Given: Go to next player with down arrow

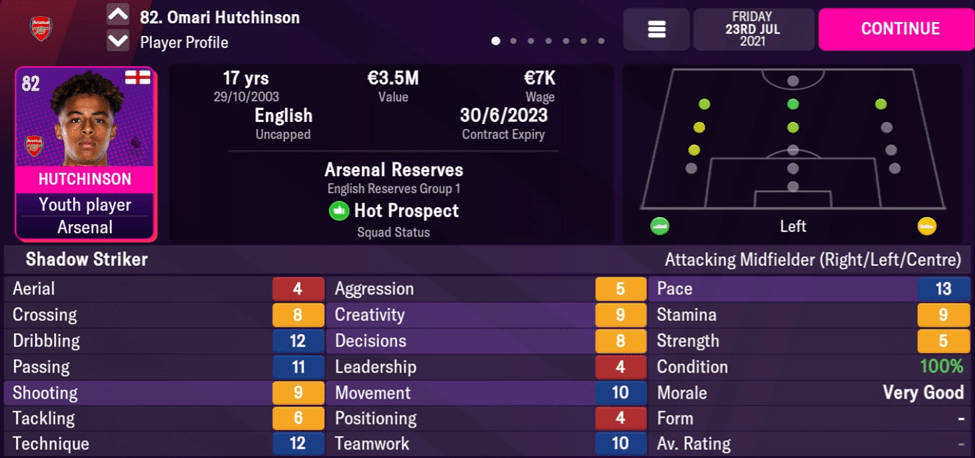Looking at the screenshot, I should click(118, 41).
